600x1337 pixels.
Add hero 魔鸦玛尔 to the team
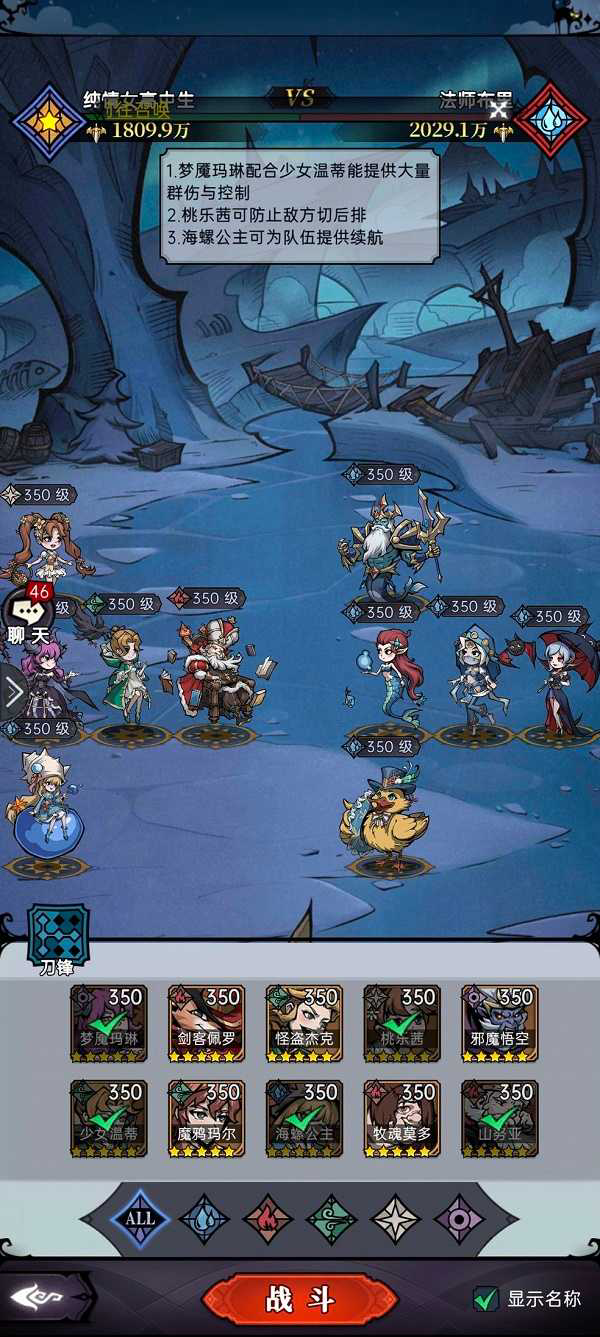click(x=206, y=1118)
